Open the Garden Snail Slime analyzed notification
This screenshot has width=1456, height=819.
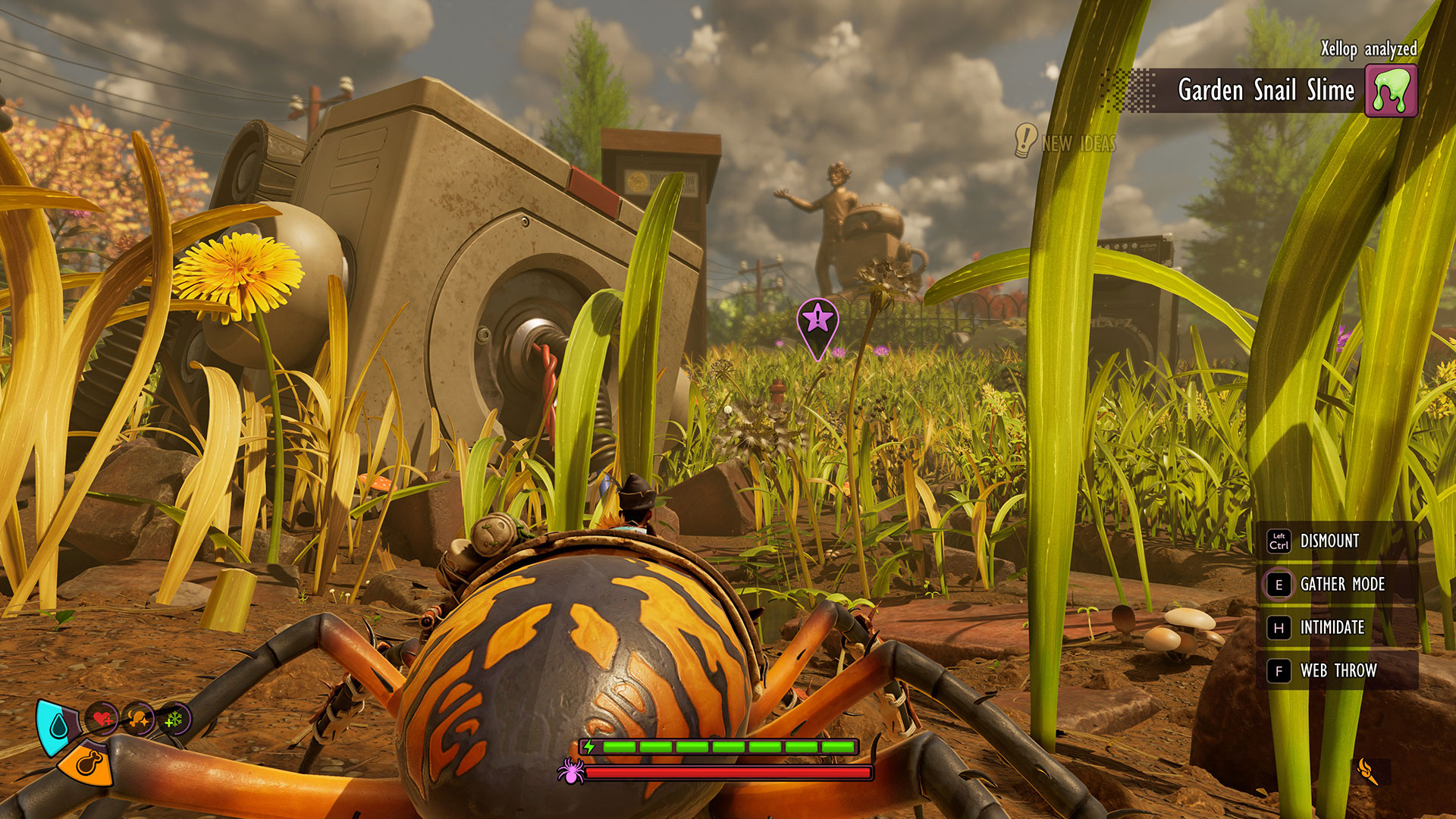1265,90
